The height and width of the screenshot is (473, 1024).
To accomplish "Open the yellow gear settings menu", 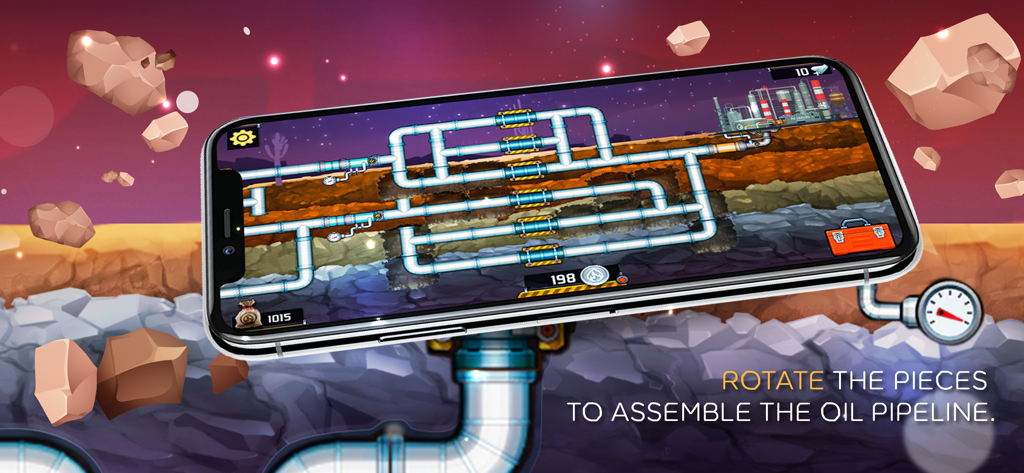I will 242,138.
